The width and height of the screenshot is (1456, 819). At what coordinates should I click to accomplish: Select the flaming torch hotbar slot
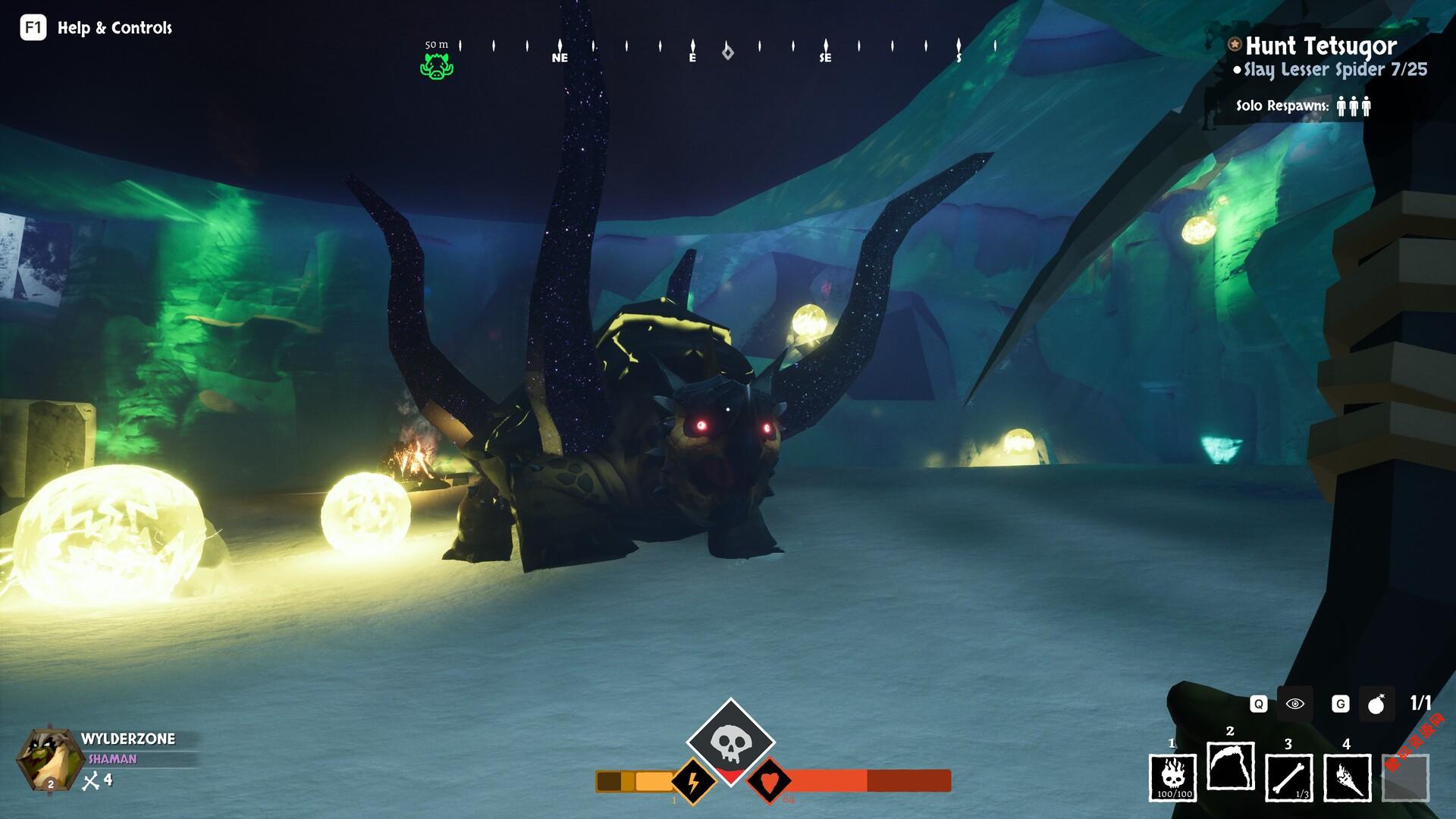pos(1347,777)
